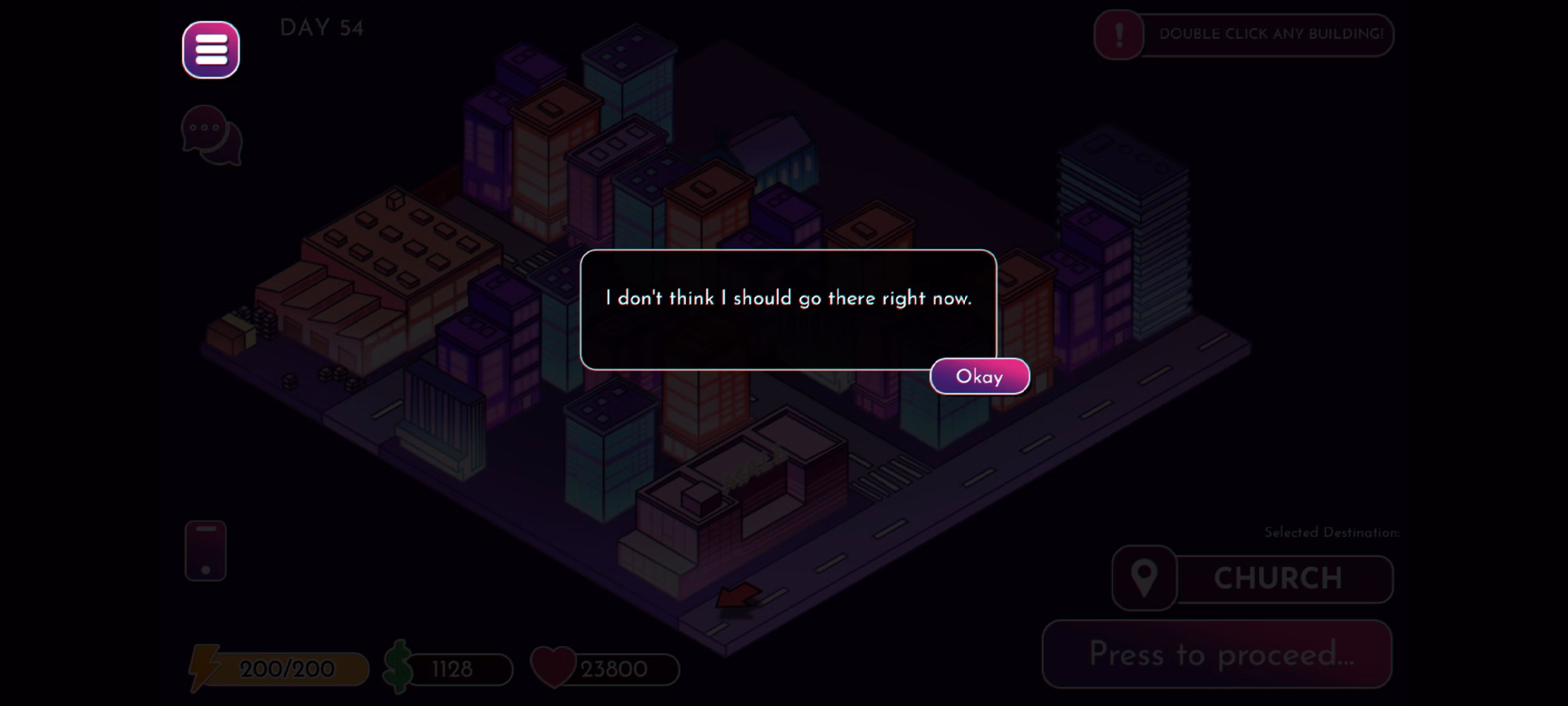
Task: Open the phone icon
Action: pos(206,550)
